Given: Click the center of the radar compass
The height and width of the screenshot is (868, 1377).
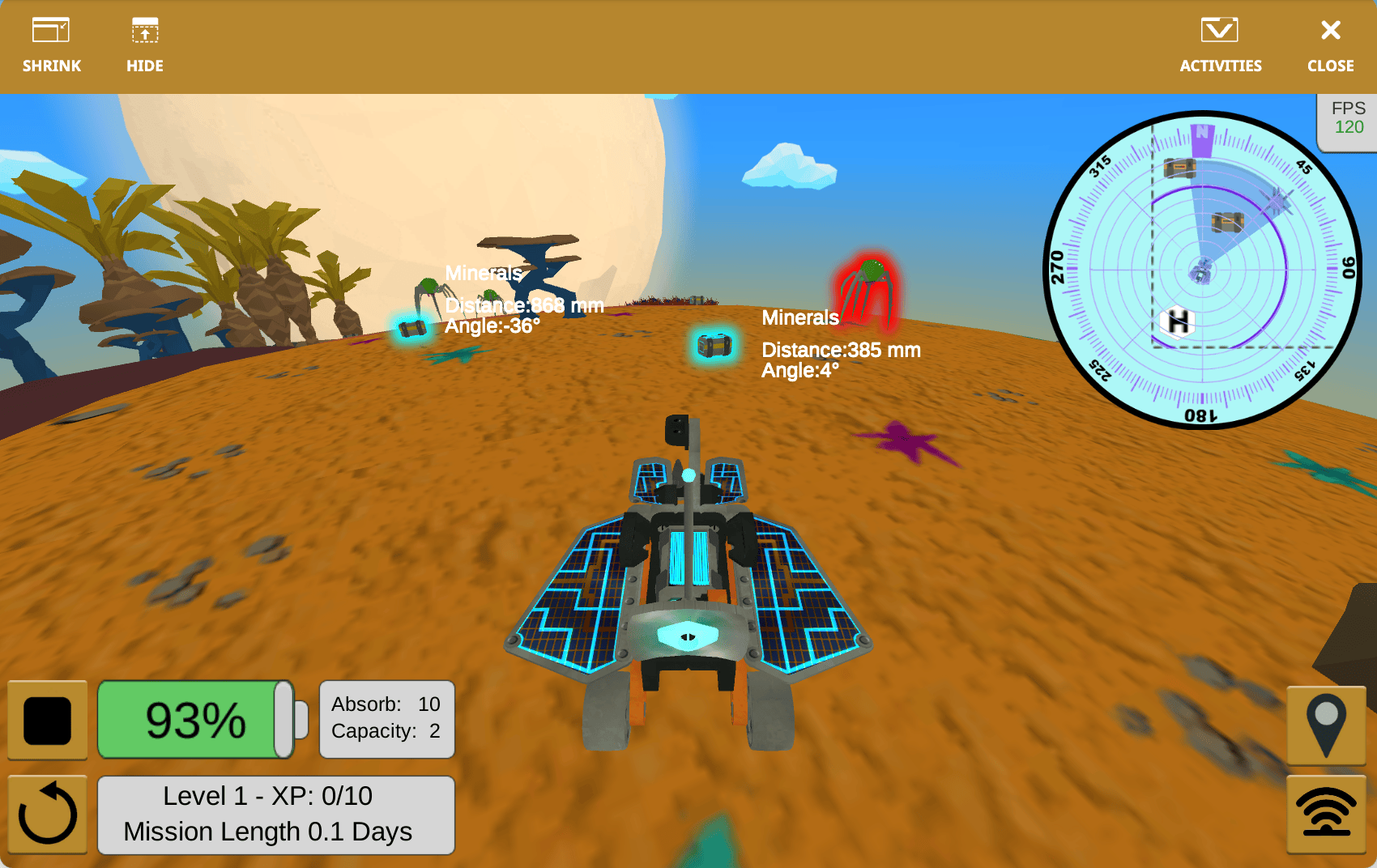Looking at the screenshot, I should click(1203, 271).
